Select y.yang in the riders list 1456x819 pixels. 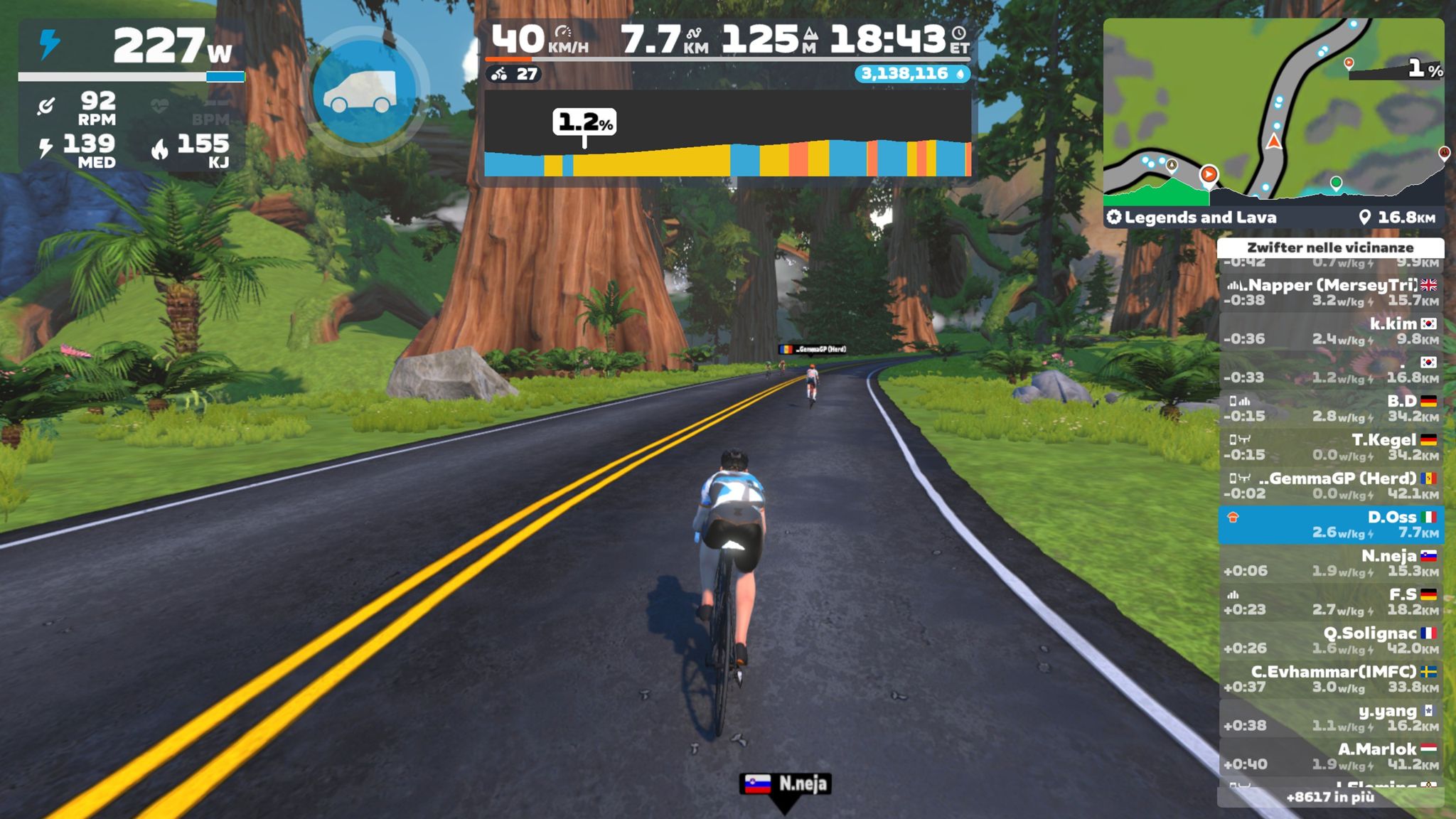click(1330, 718)
